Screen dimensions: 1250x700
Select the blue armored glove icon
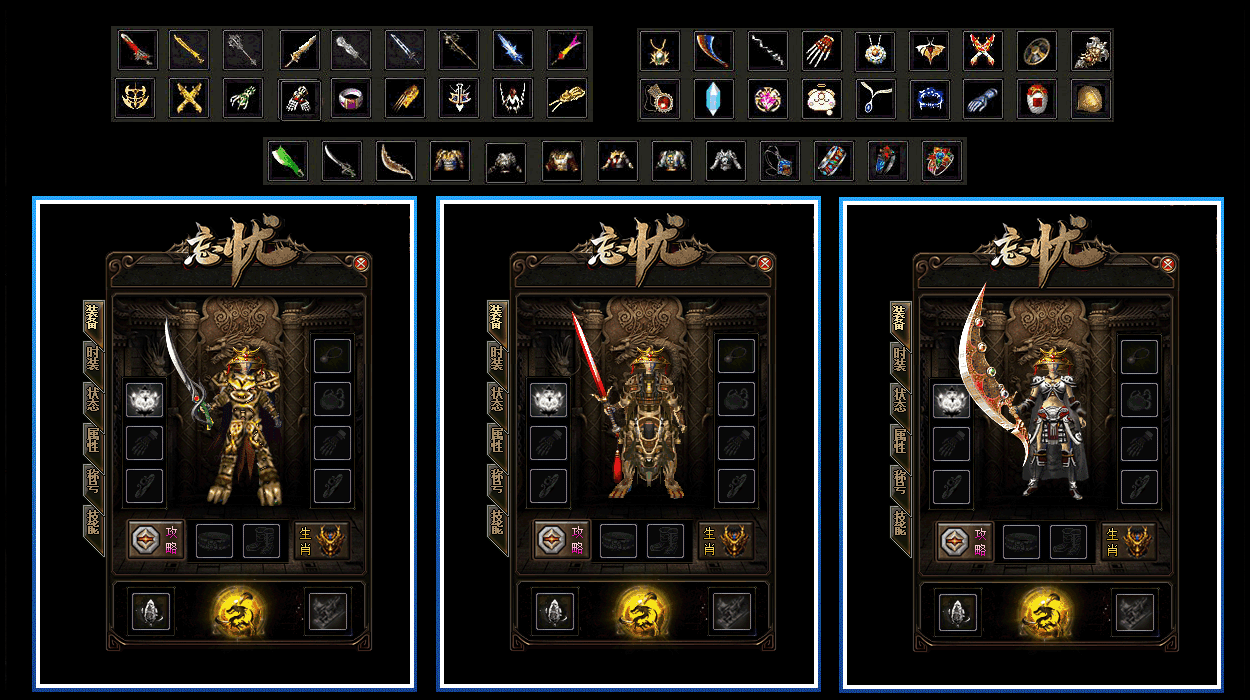[984, 99]
